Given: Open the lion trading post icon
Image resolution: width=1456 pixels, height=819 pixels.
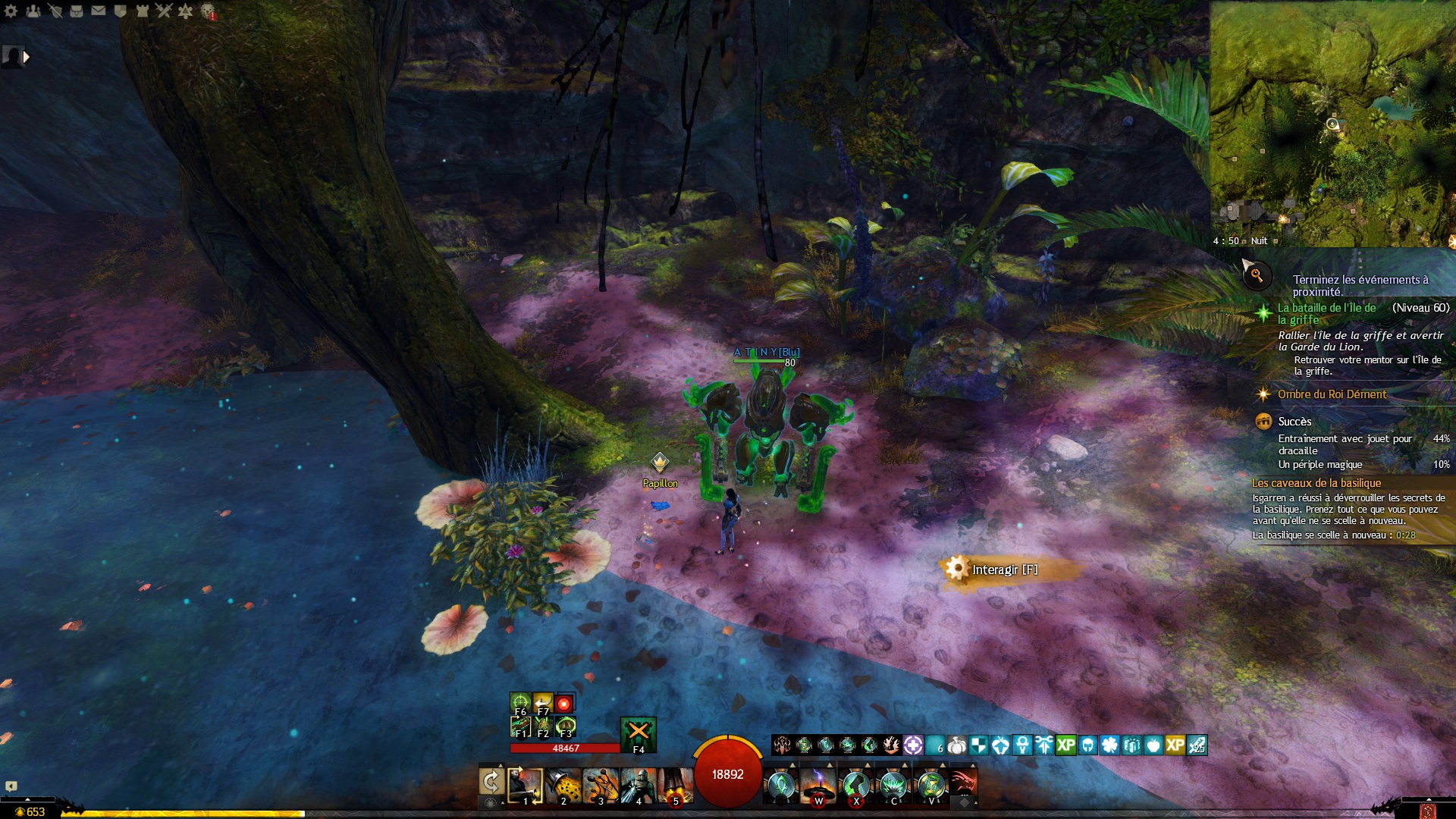Looking at the screenshot, I should tap(208, 11).
